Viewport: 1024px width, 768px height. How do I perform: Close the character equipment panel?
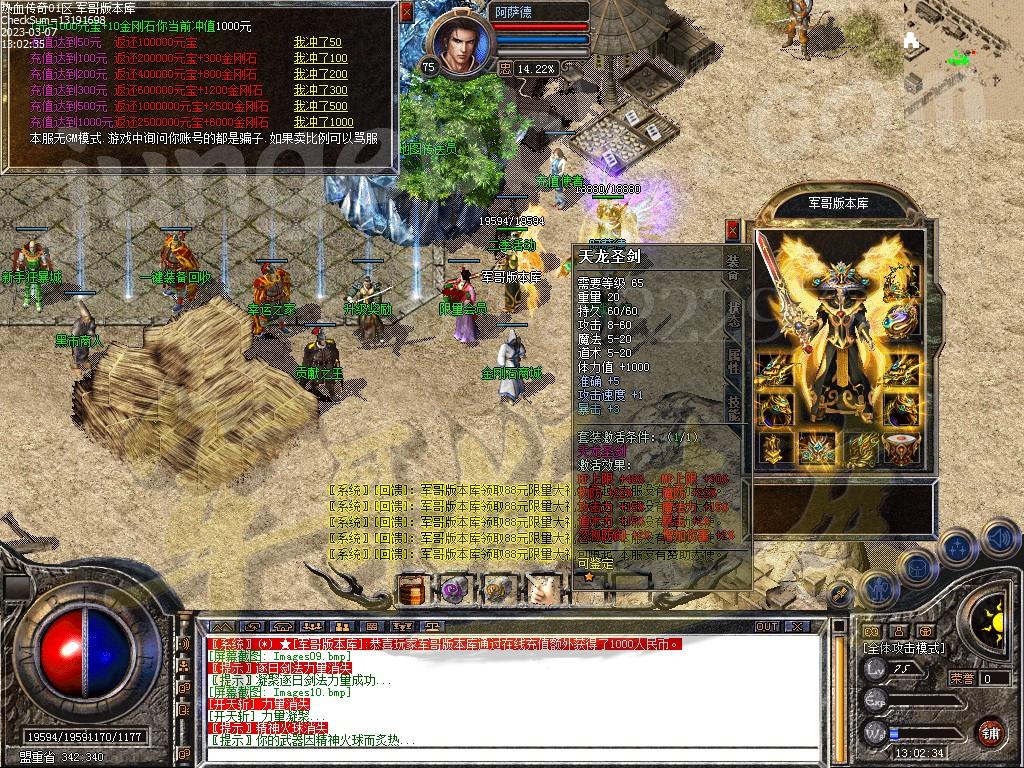[x=733, y=230]
